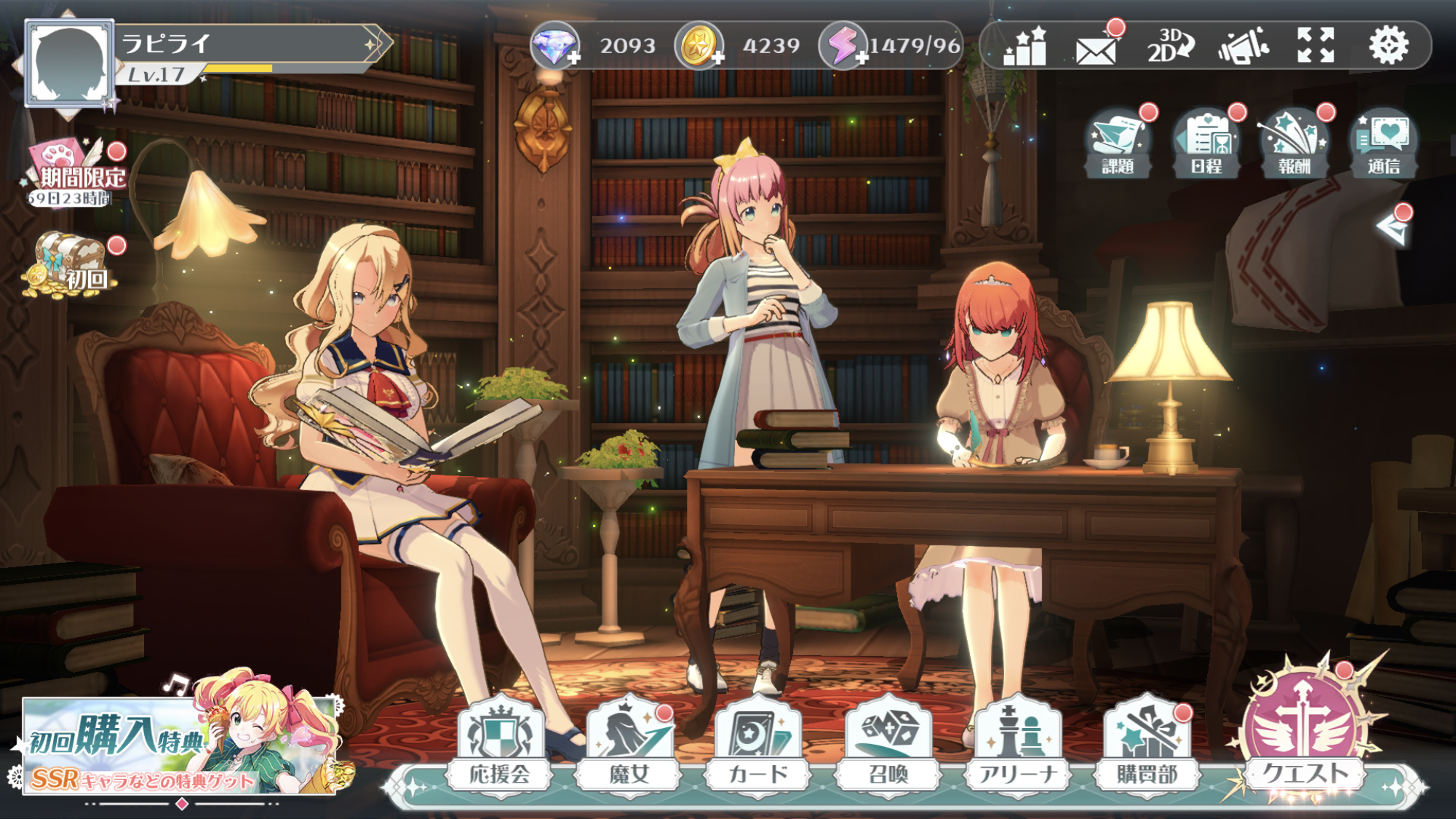Open the mailbox with notification badge
This screenshot has height=819, width=1456.
1098,48
